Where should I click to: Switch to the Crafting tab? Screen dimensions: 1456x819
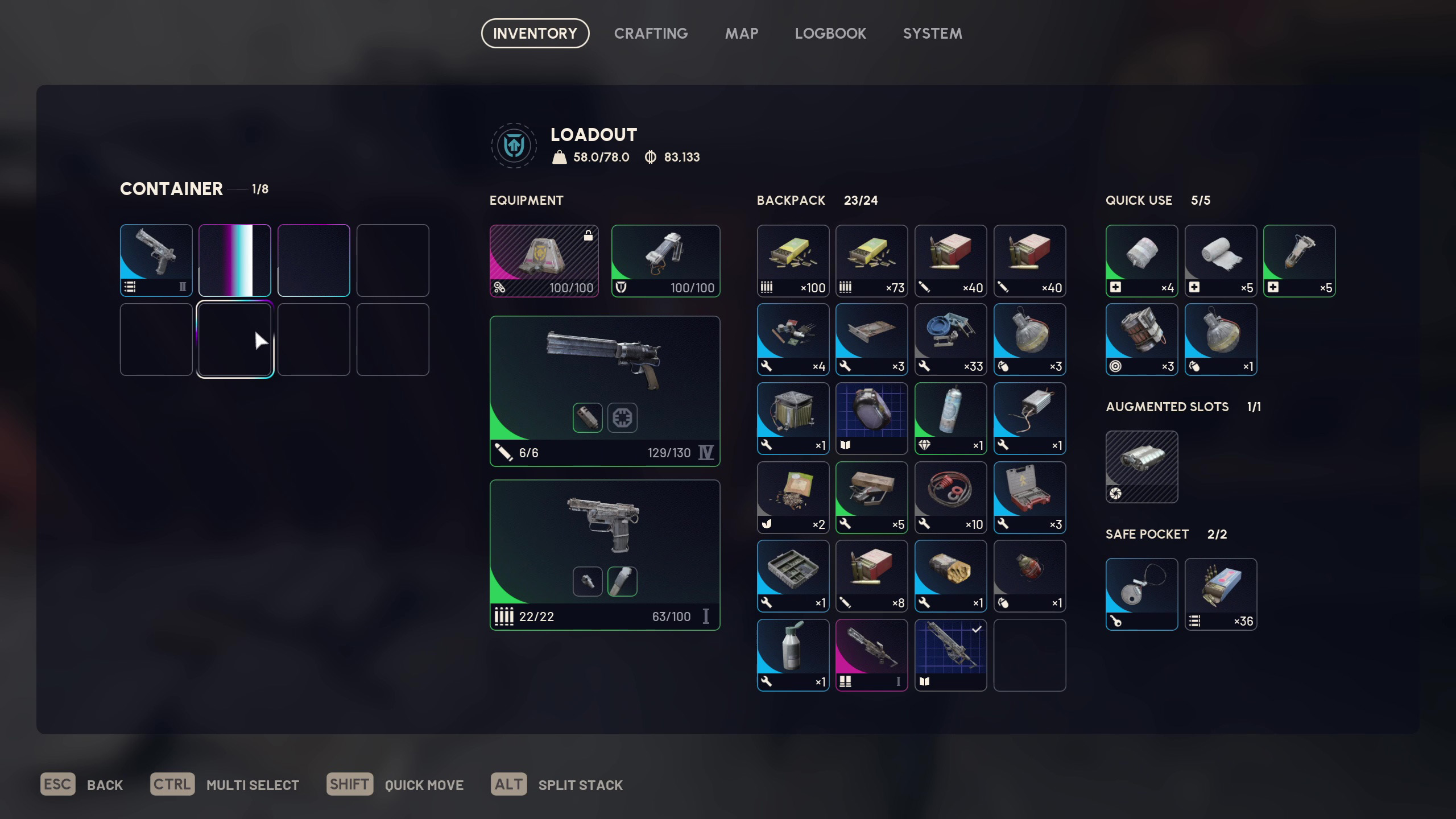651,34
